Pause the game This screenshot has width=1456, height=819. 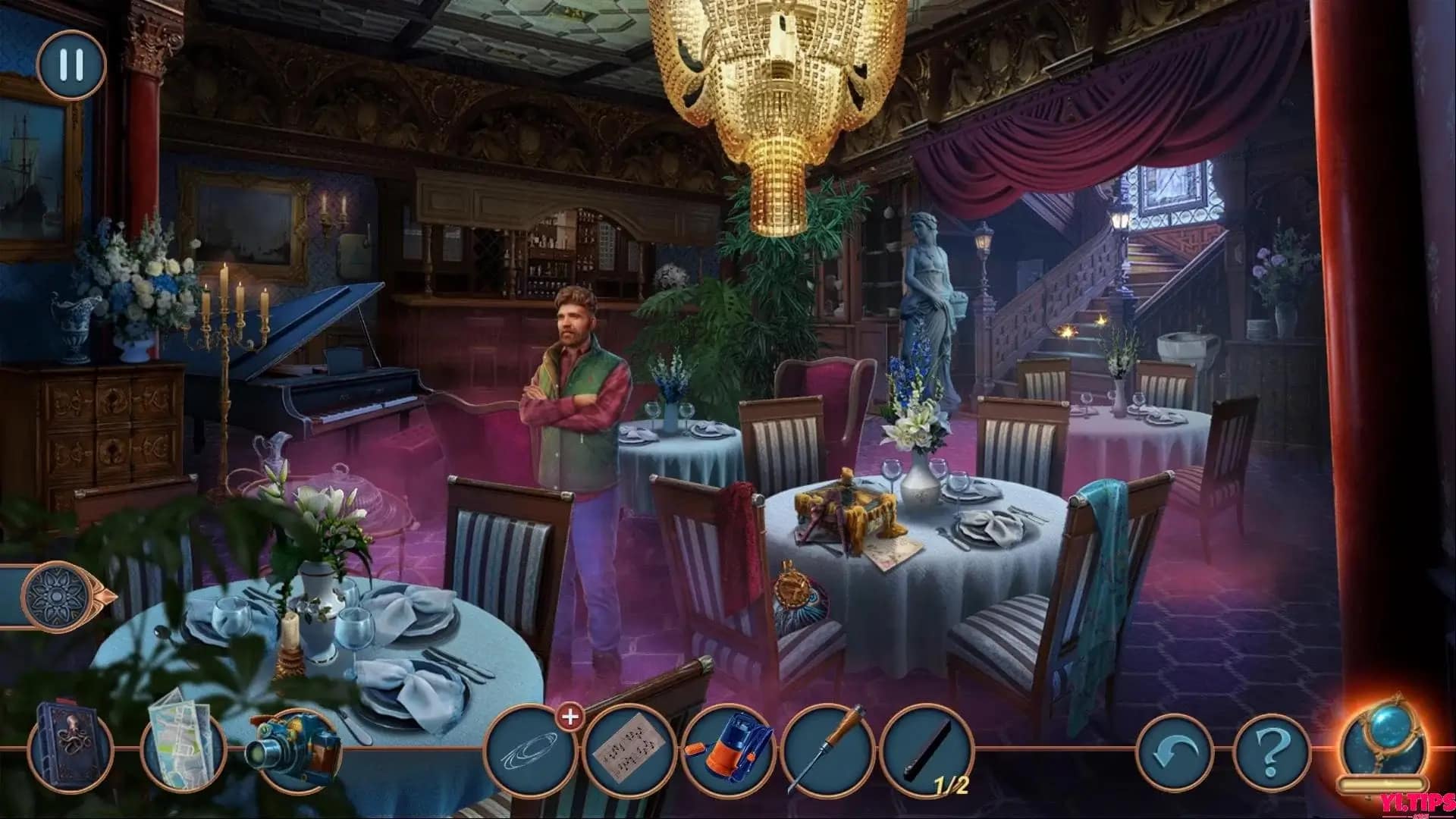coord(71,64)
